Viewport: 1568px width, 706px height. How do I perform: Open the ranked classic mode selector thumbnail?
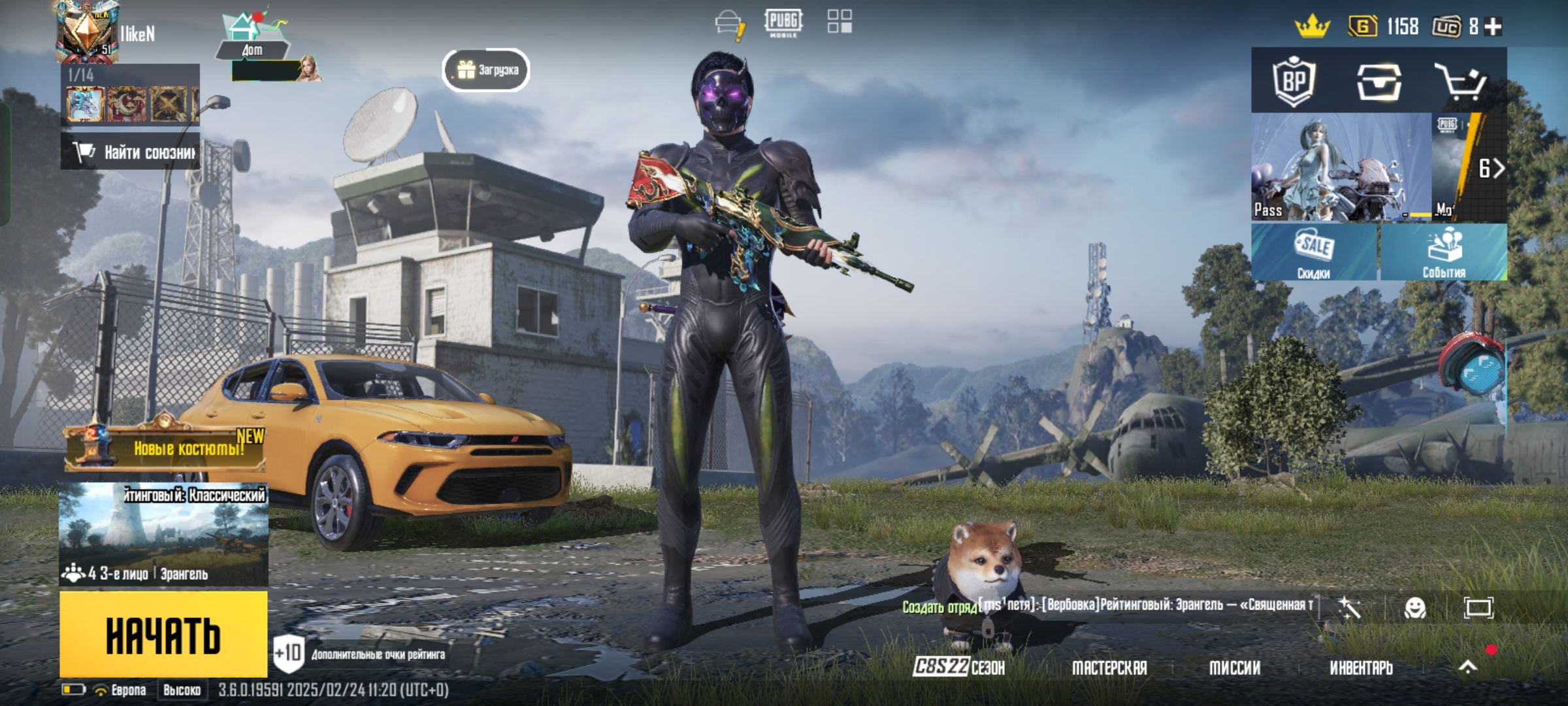163,534
